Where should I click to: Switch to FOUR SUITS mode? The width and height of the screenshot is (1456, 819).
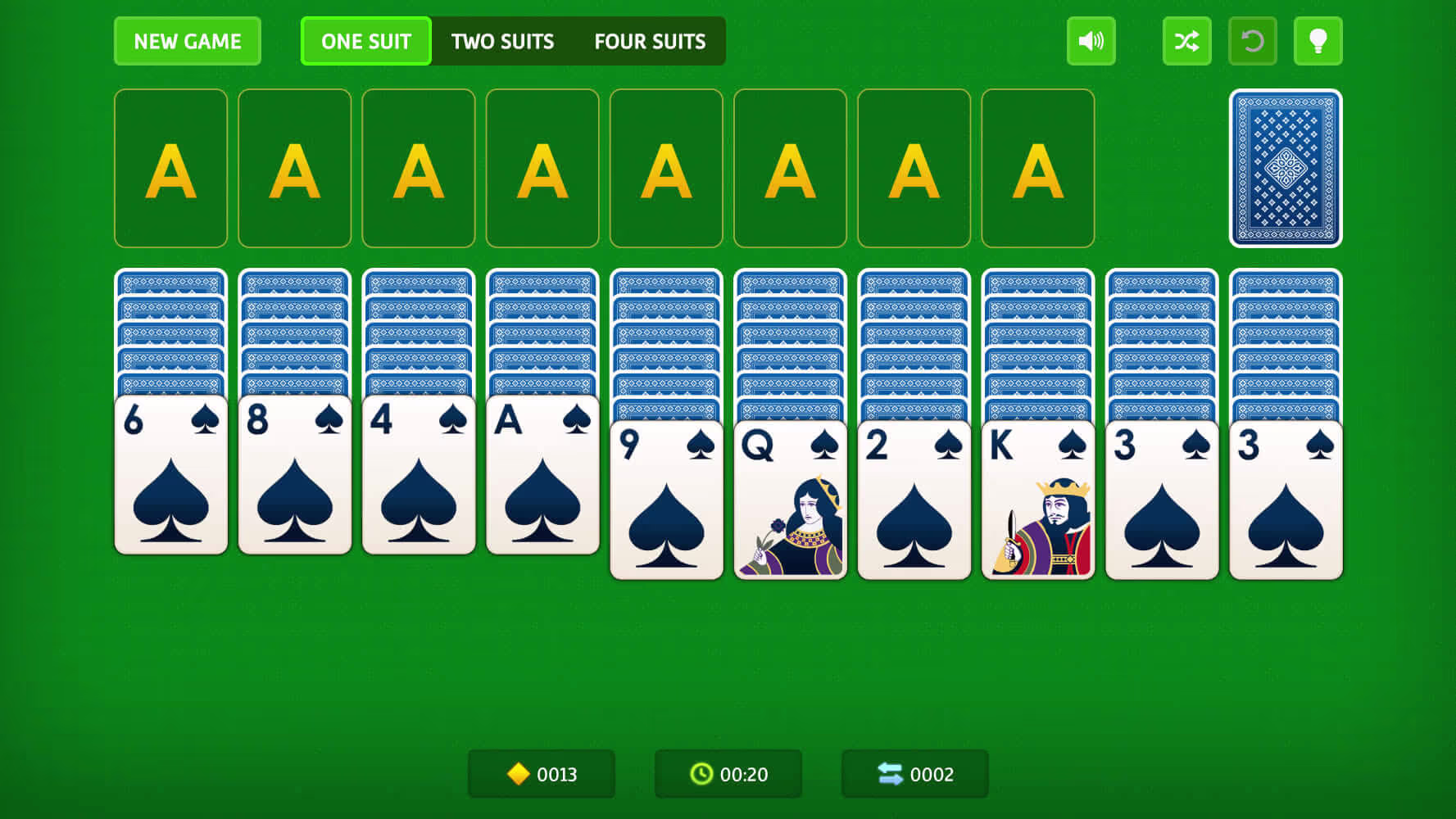650,41
